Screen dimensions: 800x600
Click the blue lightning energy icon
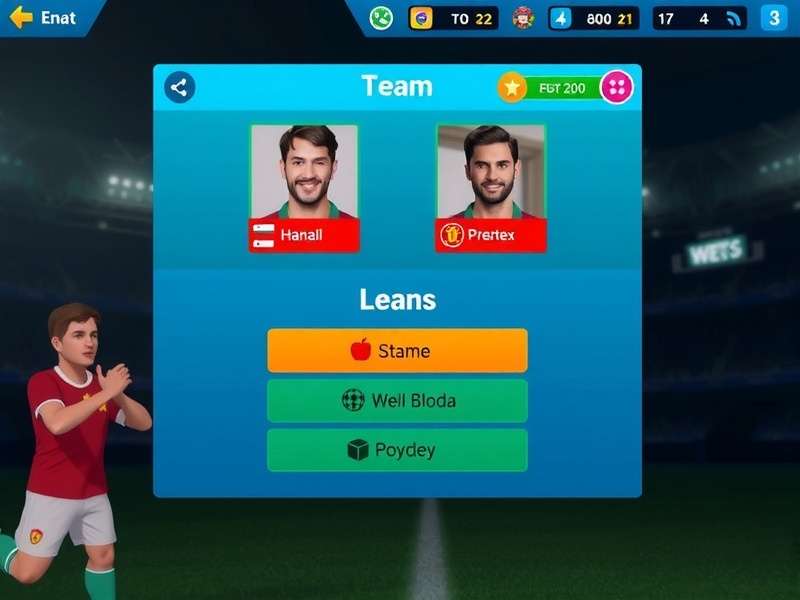coord(562,18)
